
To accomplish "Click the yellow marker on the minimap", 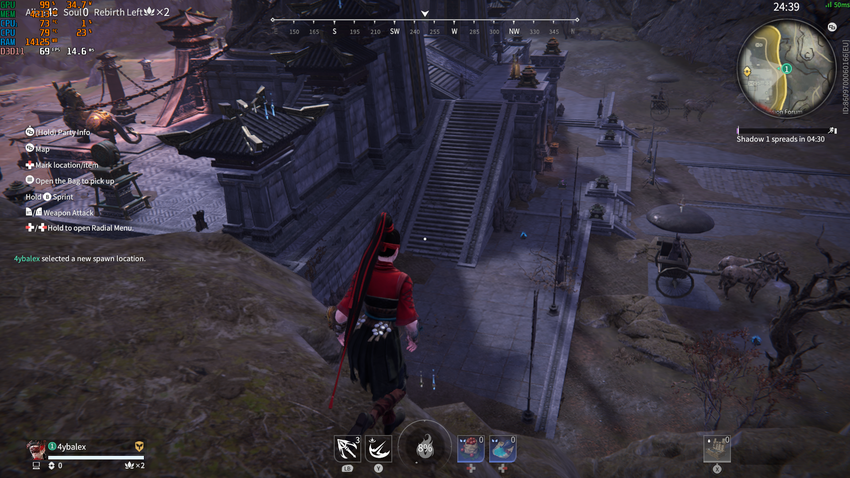I will (748, 73).
